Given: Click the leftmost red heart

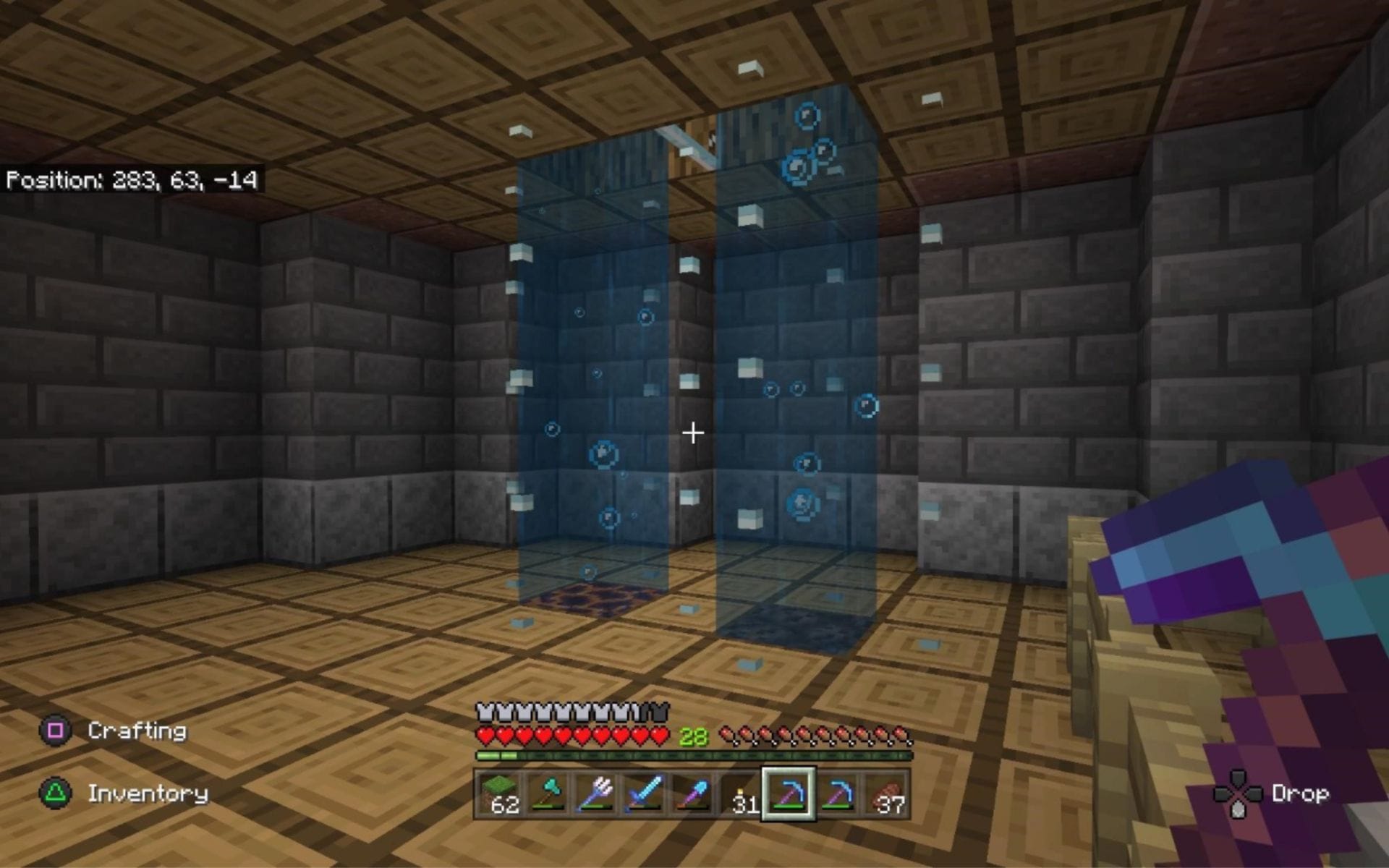Looking at the screenshot, I should (483, 733).
